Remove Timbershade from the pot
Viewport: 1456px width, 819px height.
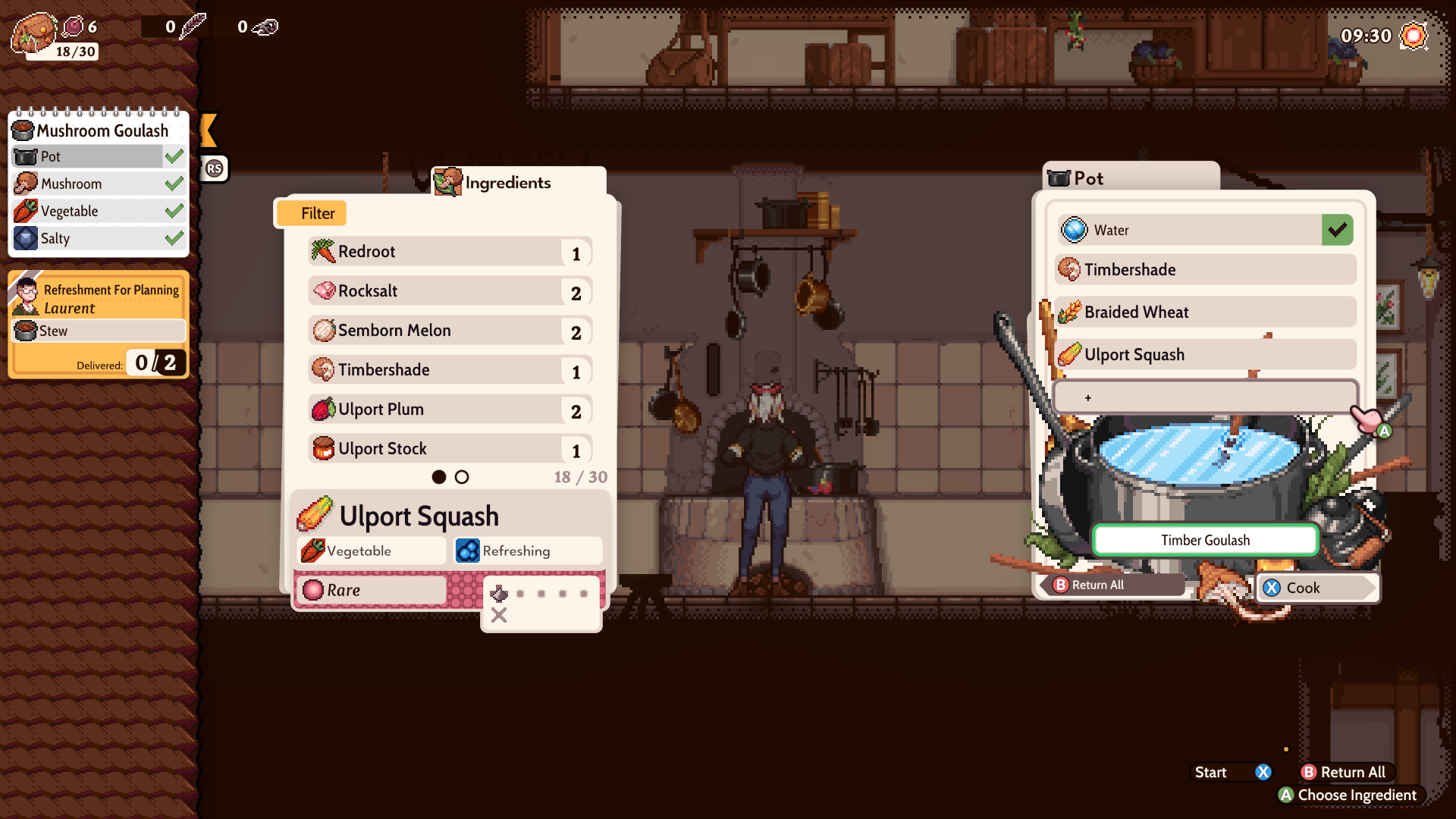click(x=1204, y=270)
